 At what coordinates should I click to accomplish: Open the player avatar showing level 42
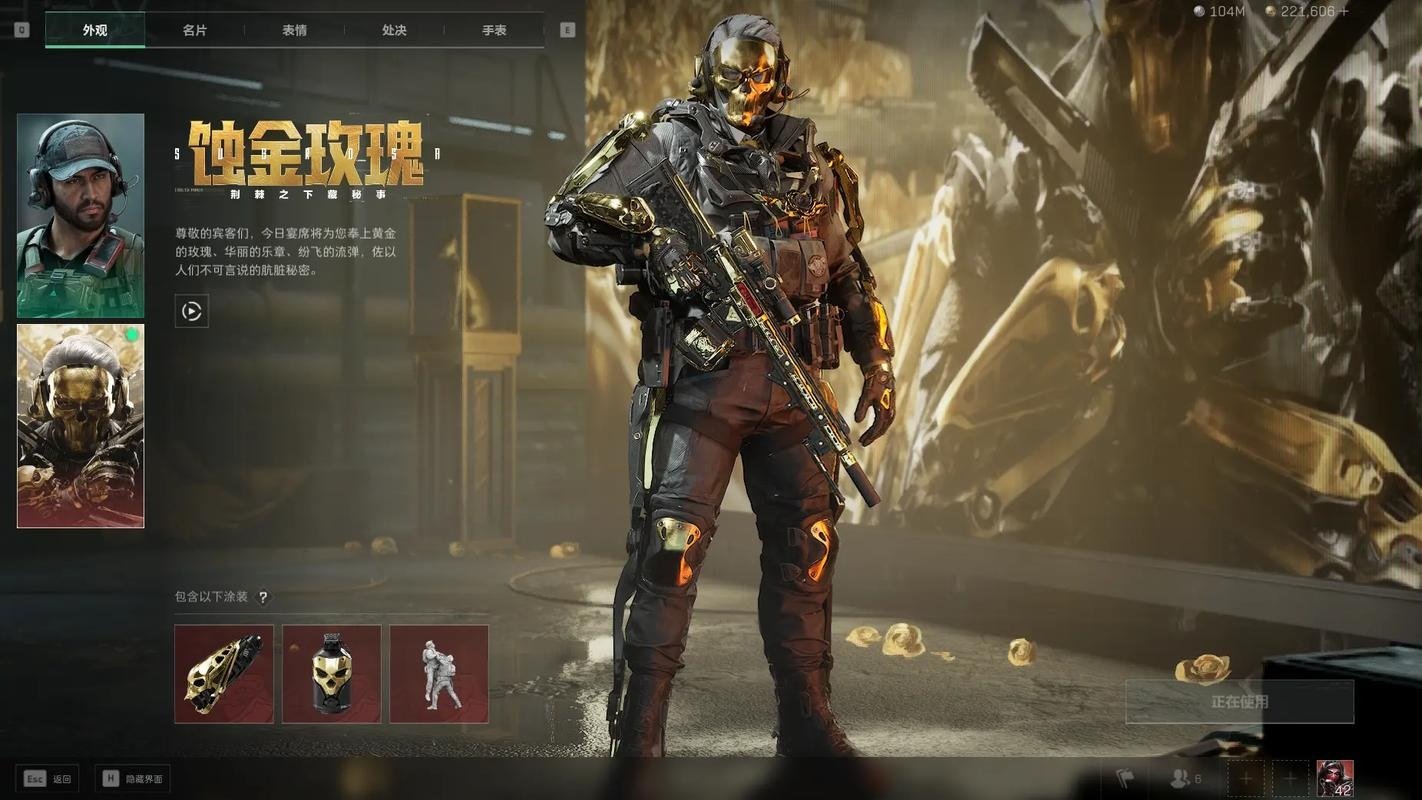coord(1335,778)
